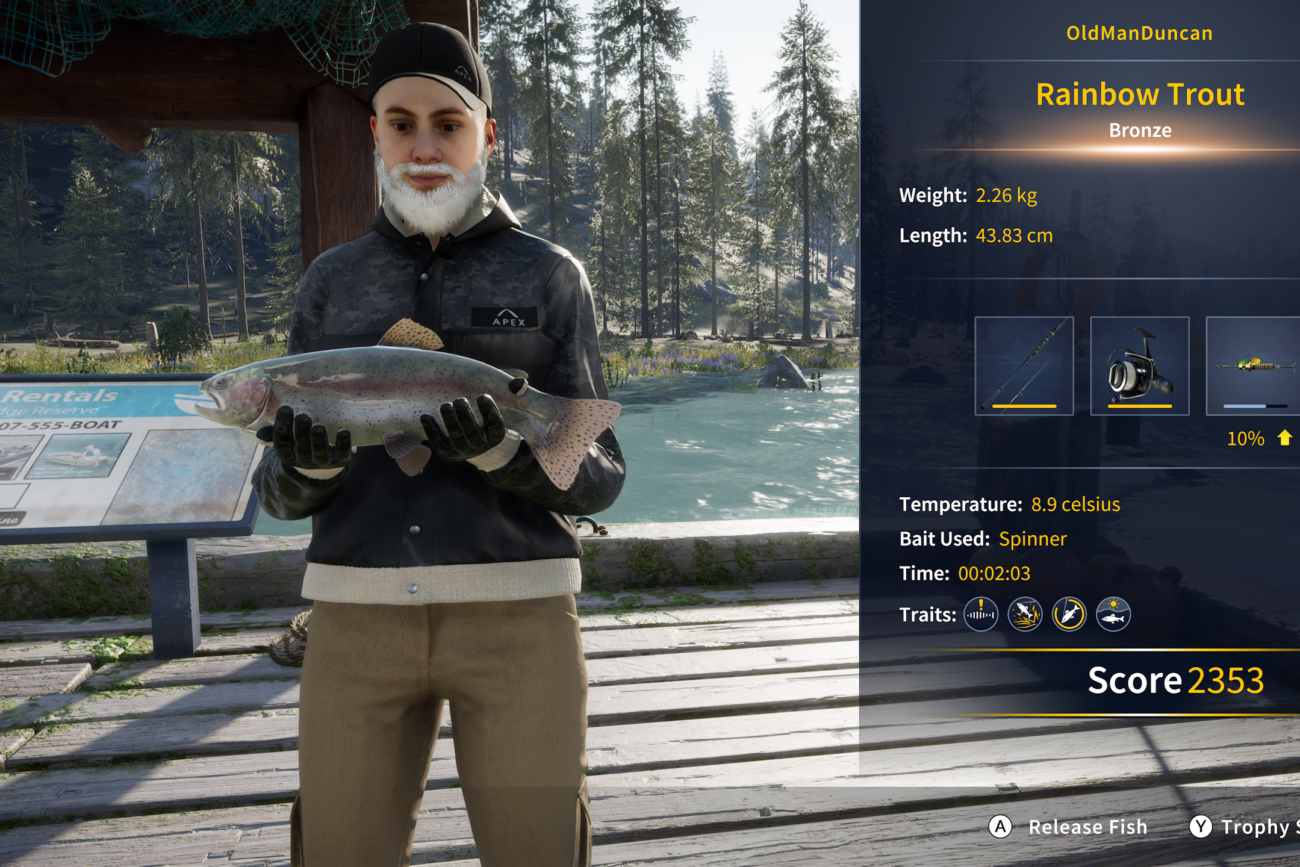The width and height of the screenshot is (1300, 867).
Task: Release the fish via Release Fish label
Action: click(x=1087, y=827)
